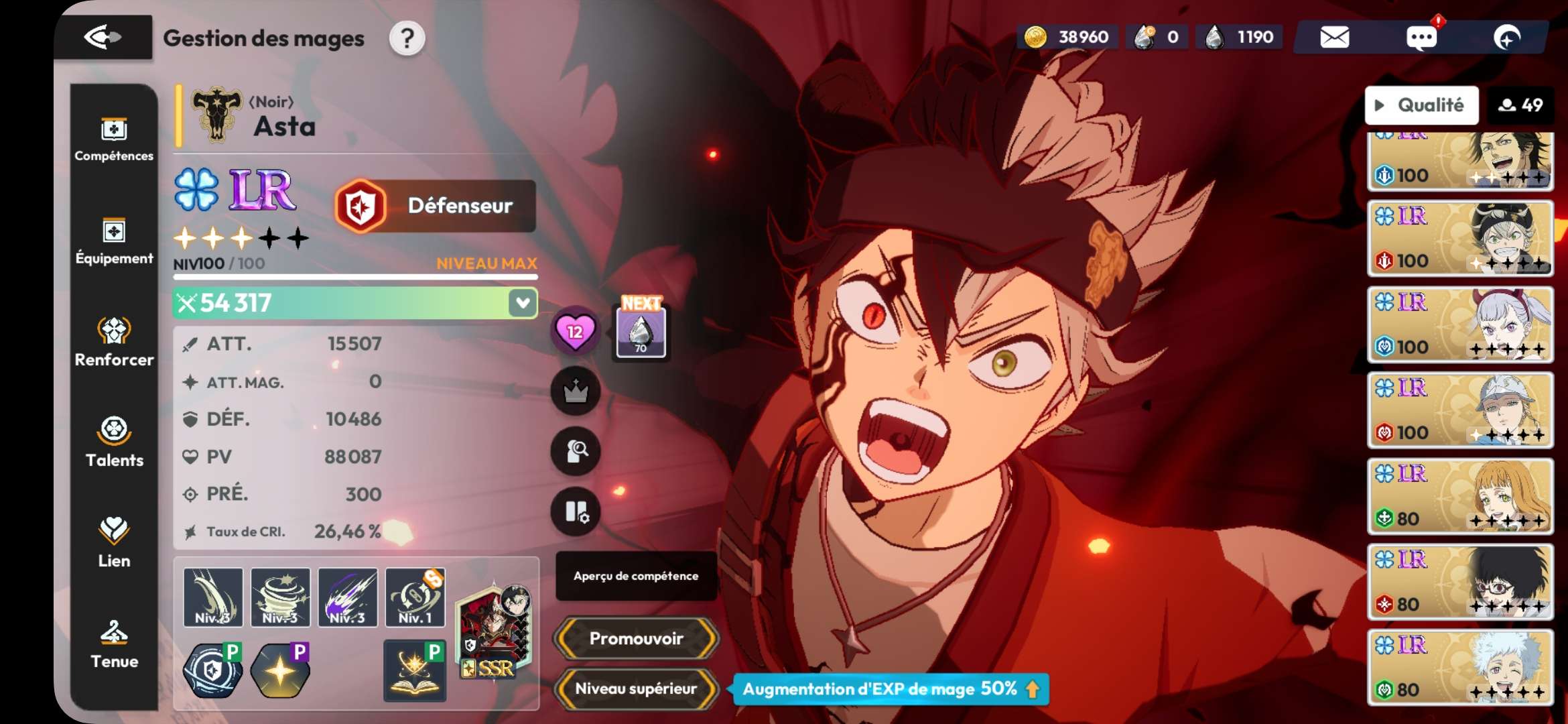Switch to the Équipement tab

(x=114, y=241)
